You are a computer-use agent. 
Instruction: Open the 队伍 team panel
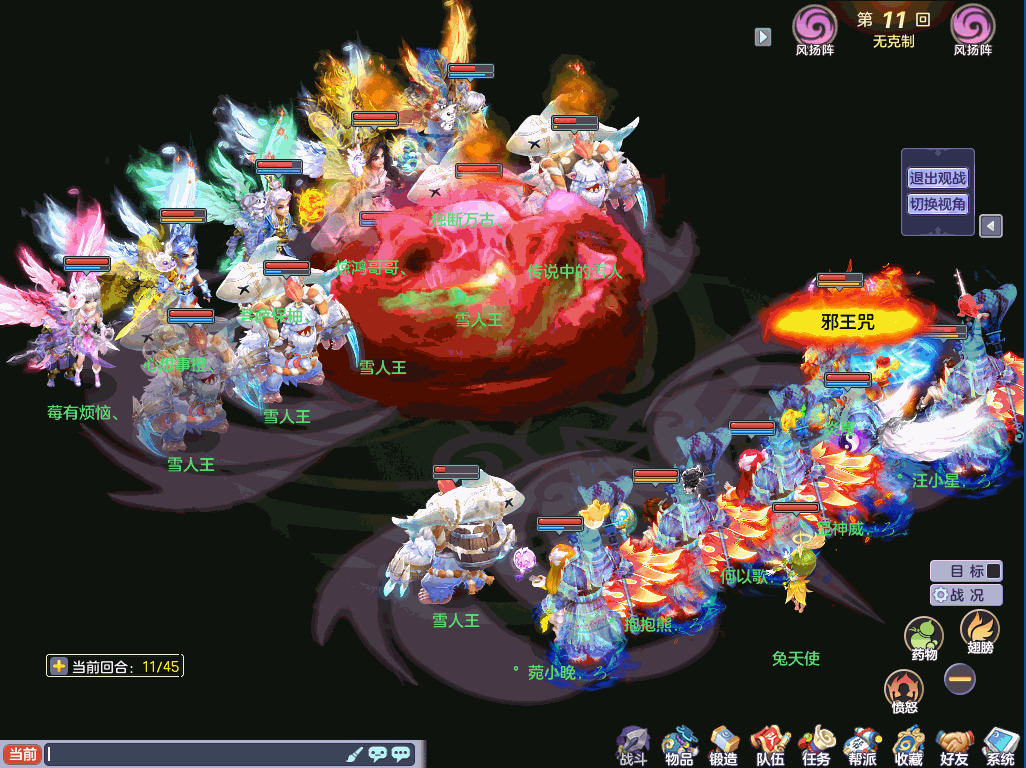(x=770, y=745)
